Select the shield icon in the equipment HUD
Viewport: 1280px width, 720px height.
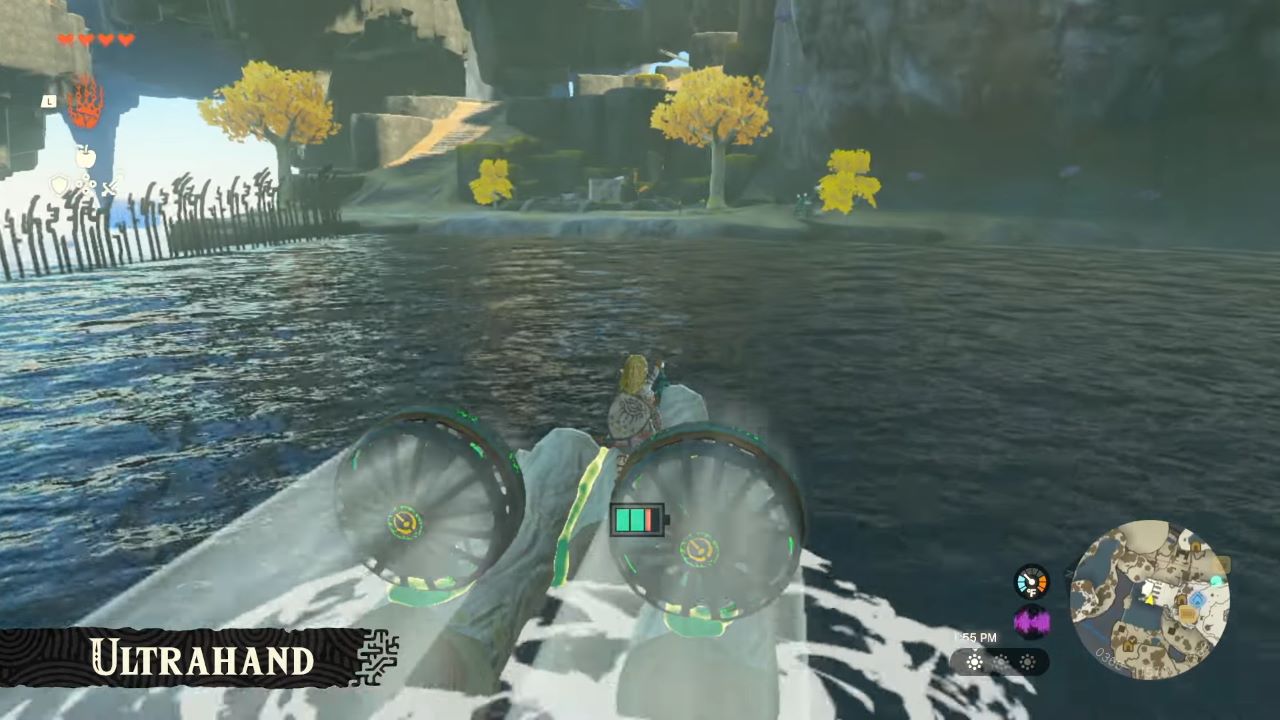pos(60,184)
